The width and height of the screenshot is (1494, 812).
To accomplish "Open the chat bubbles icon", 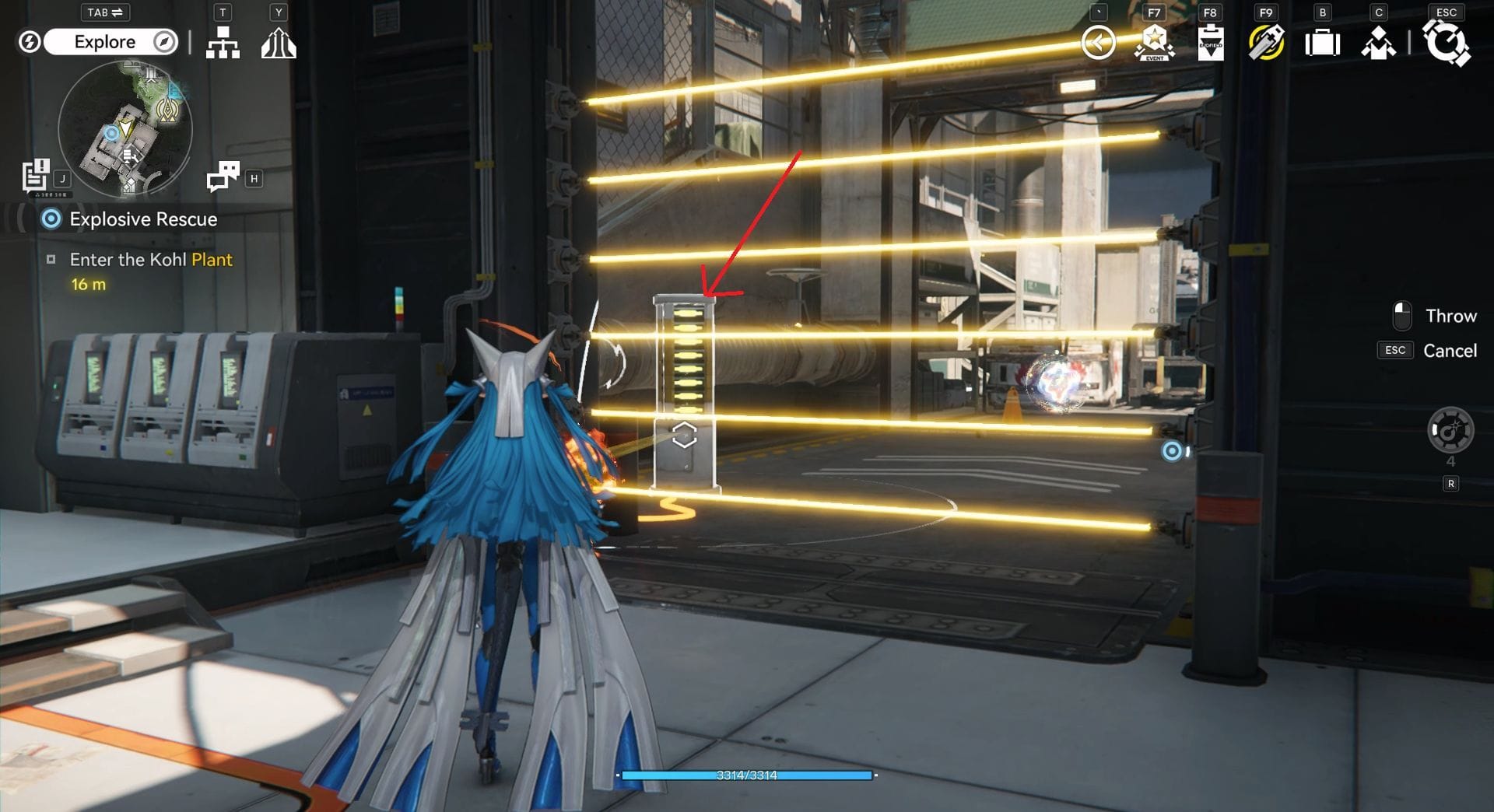I will 223,177.
